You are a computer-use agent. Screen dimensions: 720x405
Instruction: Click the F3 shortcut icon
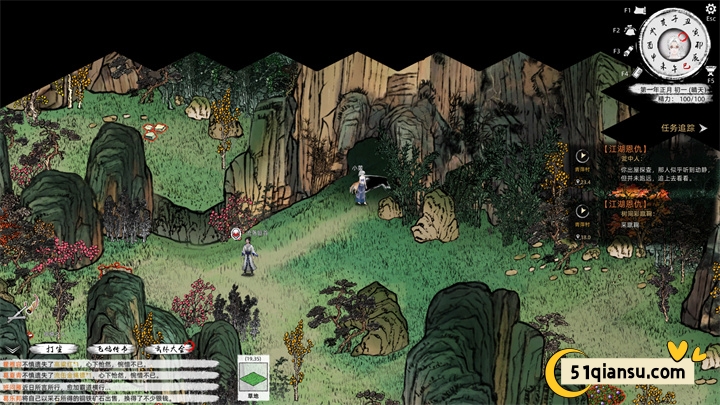[628, 50]
